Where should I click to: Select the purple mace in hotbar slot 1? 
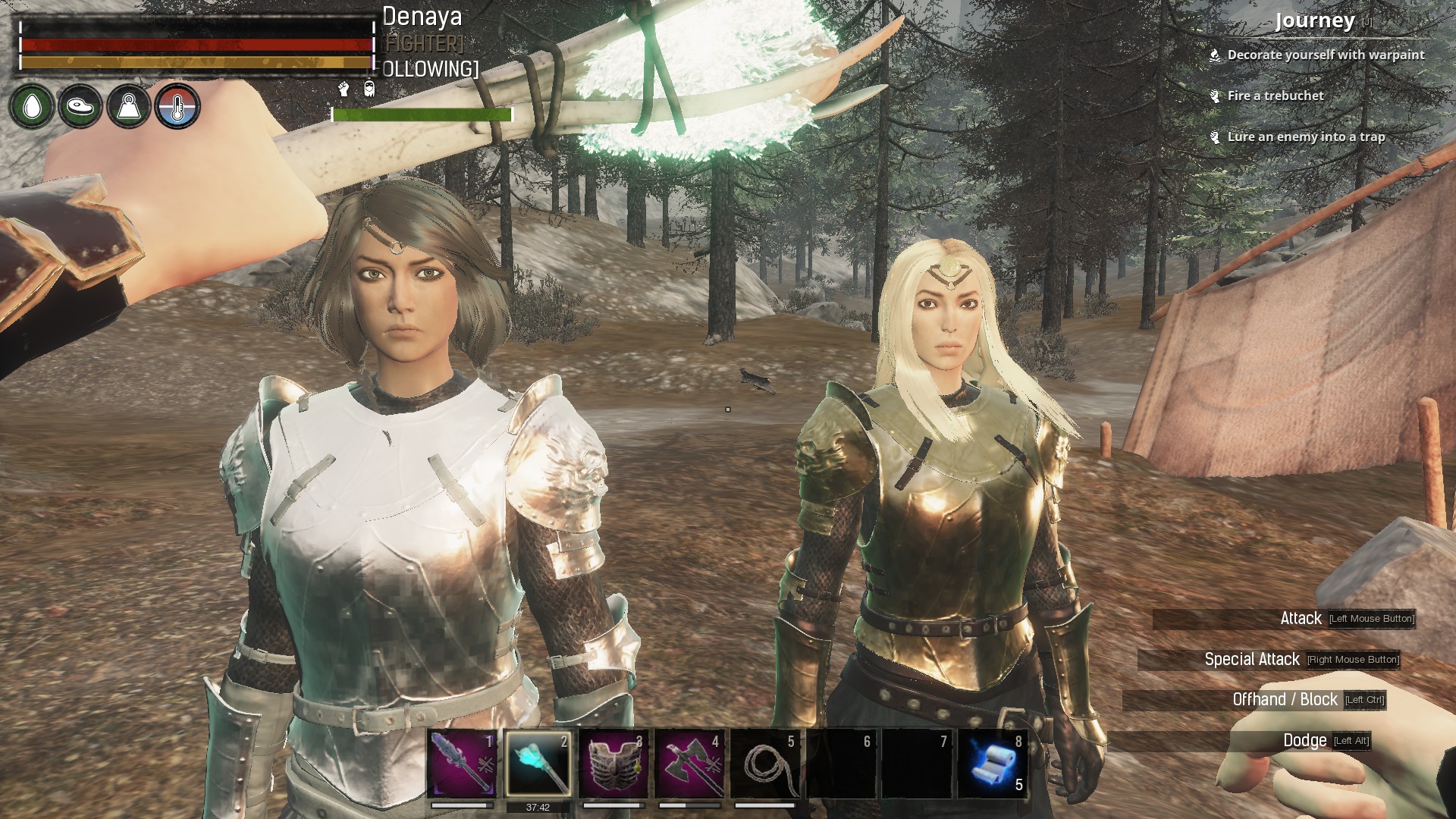(x=462, y=764)
